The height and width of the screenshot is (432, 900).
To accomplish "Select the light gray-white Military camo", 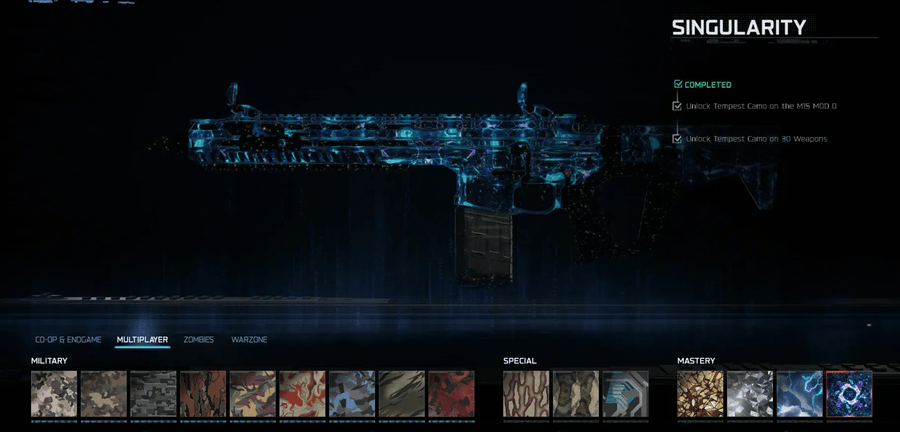I will point(54,394).
